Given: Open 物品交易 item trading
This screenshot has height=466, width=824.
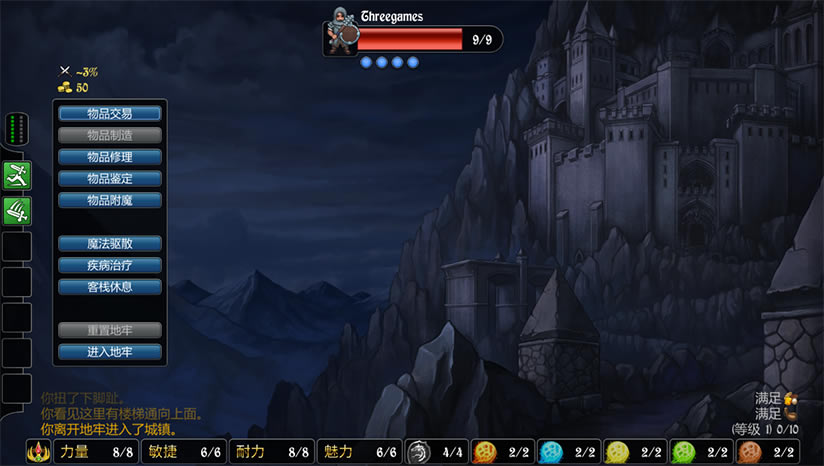Looking at the screenshot, I should pyautogui.click(x=110, y=113).
